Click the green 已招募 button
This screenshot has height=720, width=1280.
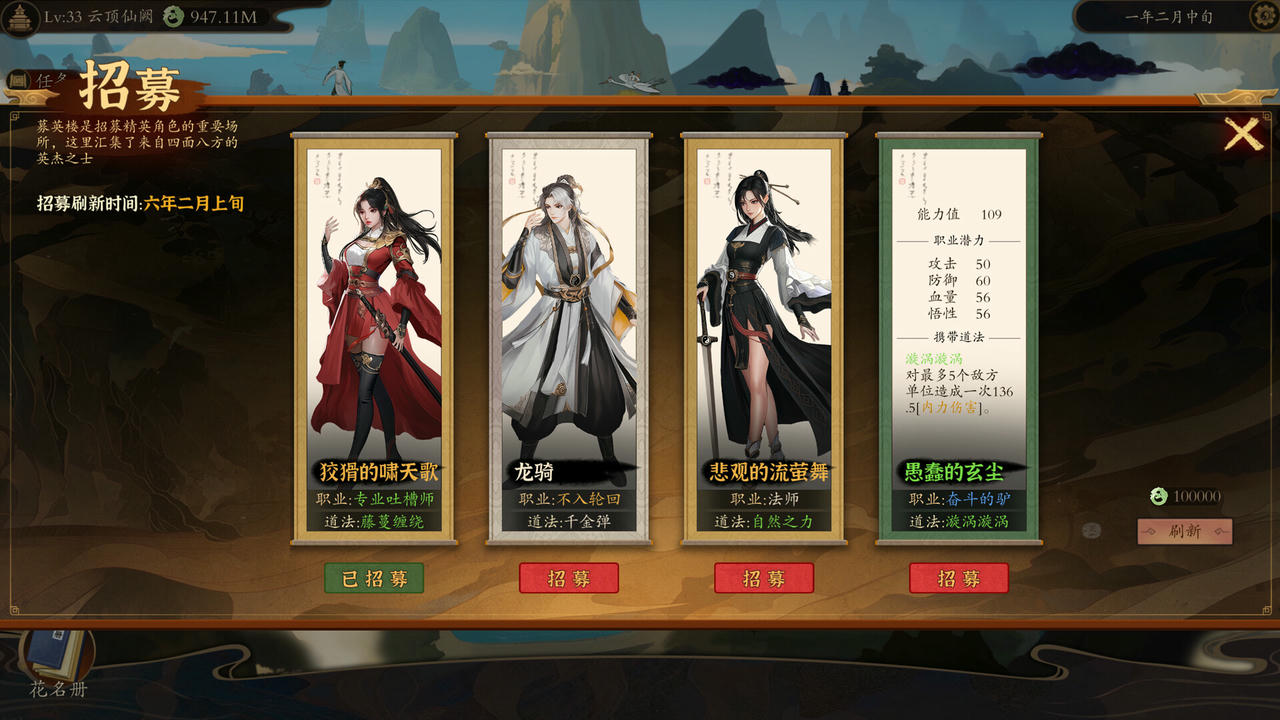pyautogui.click(x=373, y=578)
